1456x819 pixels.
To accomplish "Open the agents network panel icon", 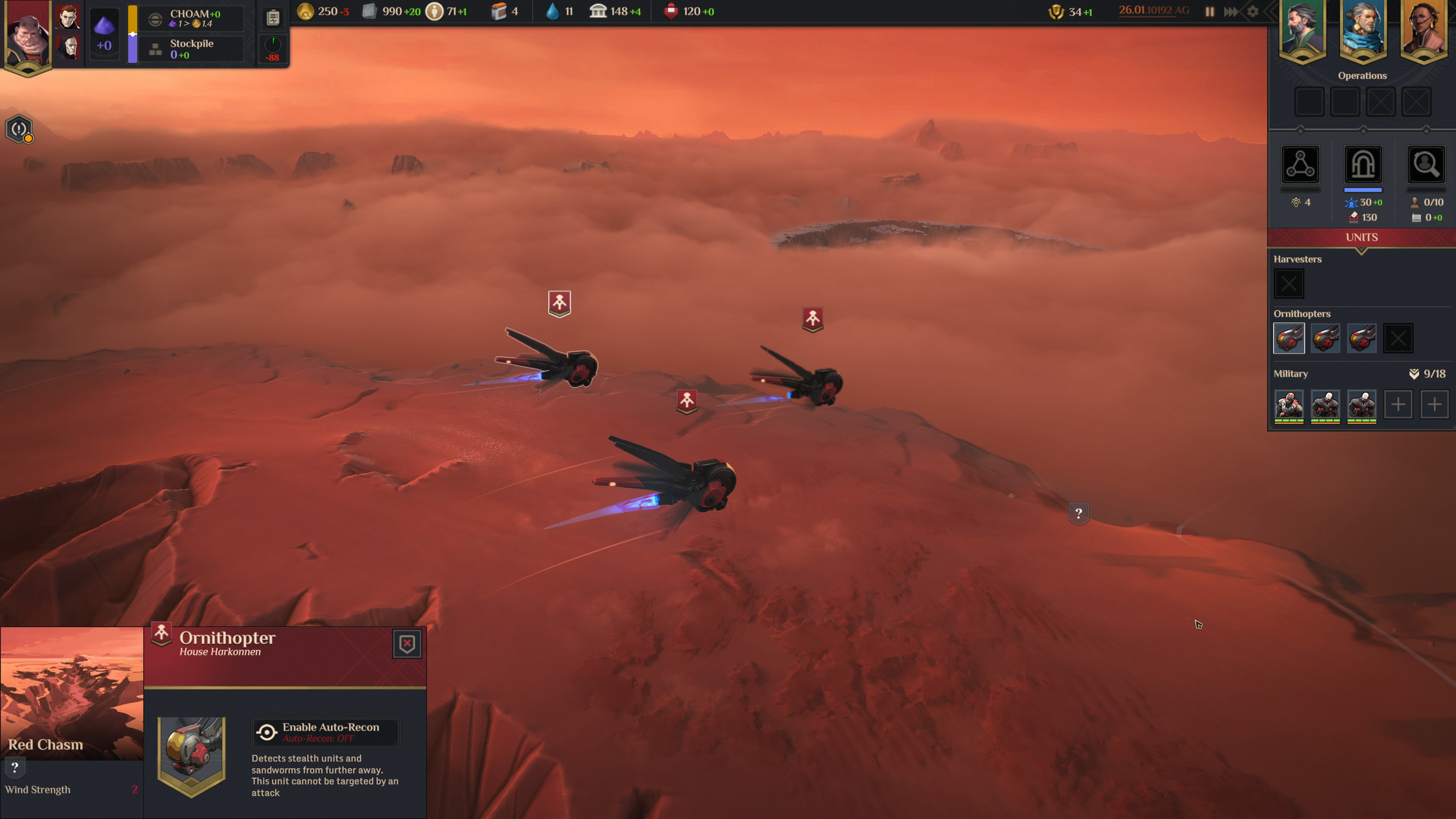I will pyautogui.click(x=1300, y=165).
